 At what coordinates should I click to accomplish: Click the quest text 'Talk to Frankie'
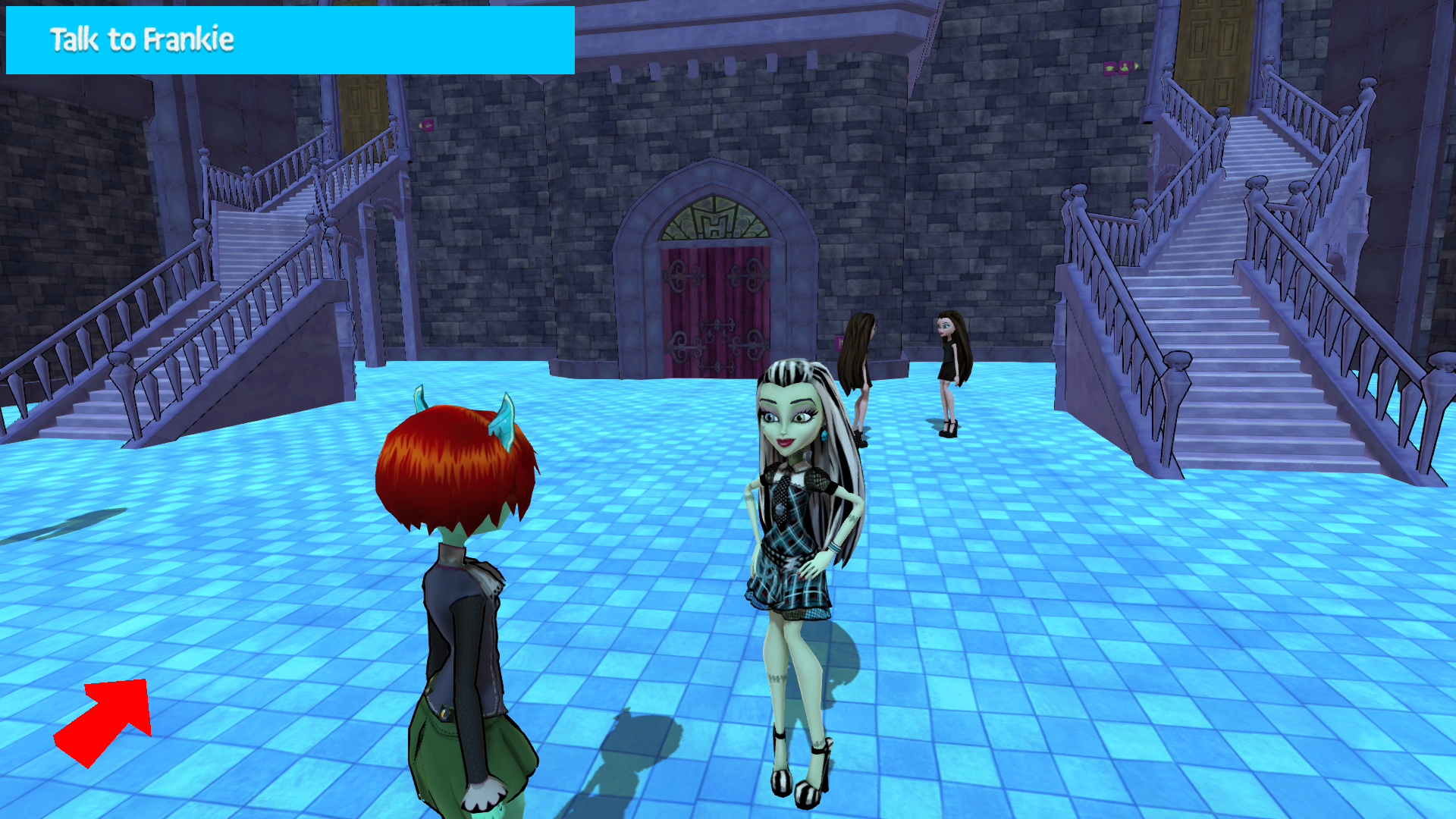[x=140, y=40]
